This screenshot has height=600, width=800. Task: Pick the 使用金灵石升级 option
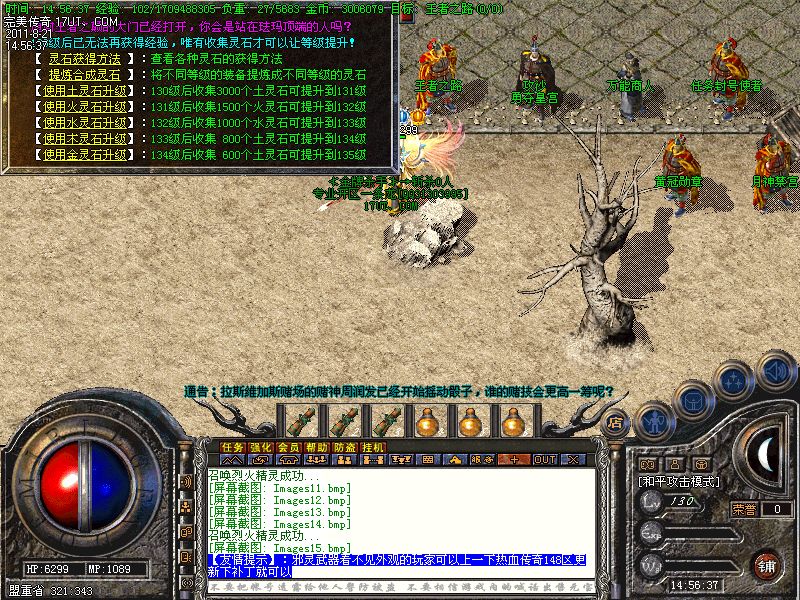[85, 155]
